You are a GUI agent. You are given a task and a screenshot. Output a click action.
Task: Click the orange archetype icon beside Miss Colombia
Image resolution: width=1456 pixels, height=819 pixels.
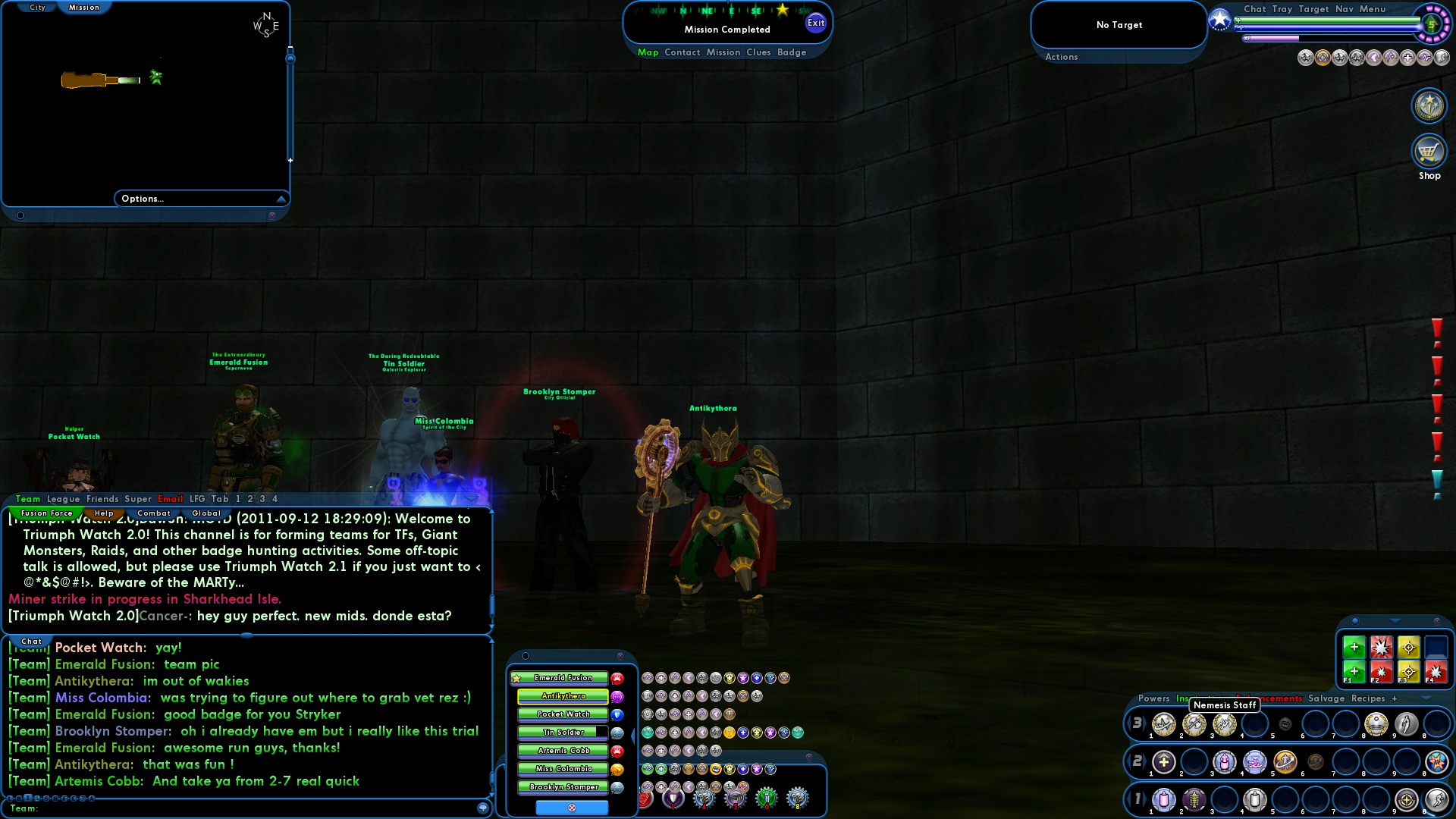[617, 769]
